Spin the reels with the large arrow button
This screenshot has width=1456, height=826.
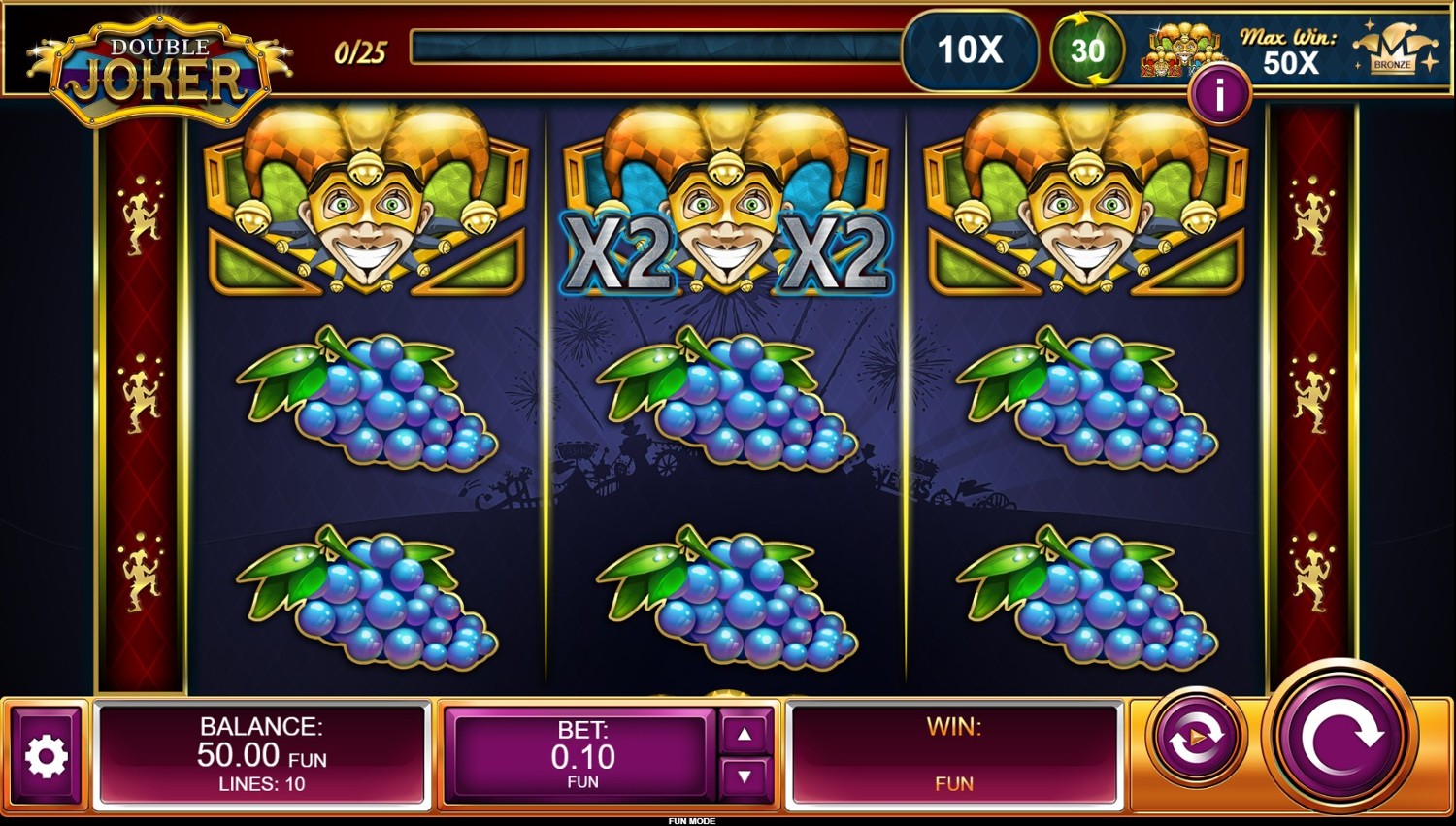point(1340,738)
